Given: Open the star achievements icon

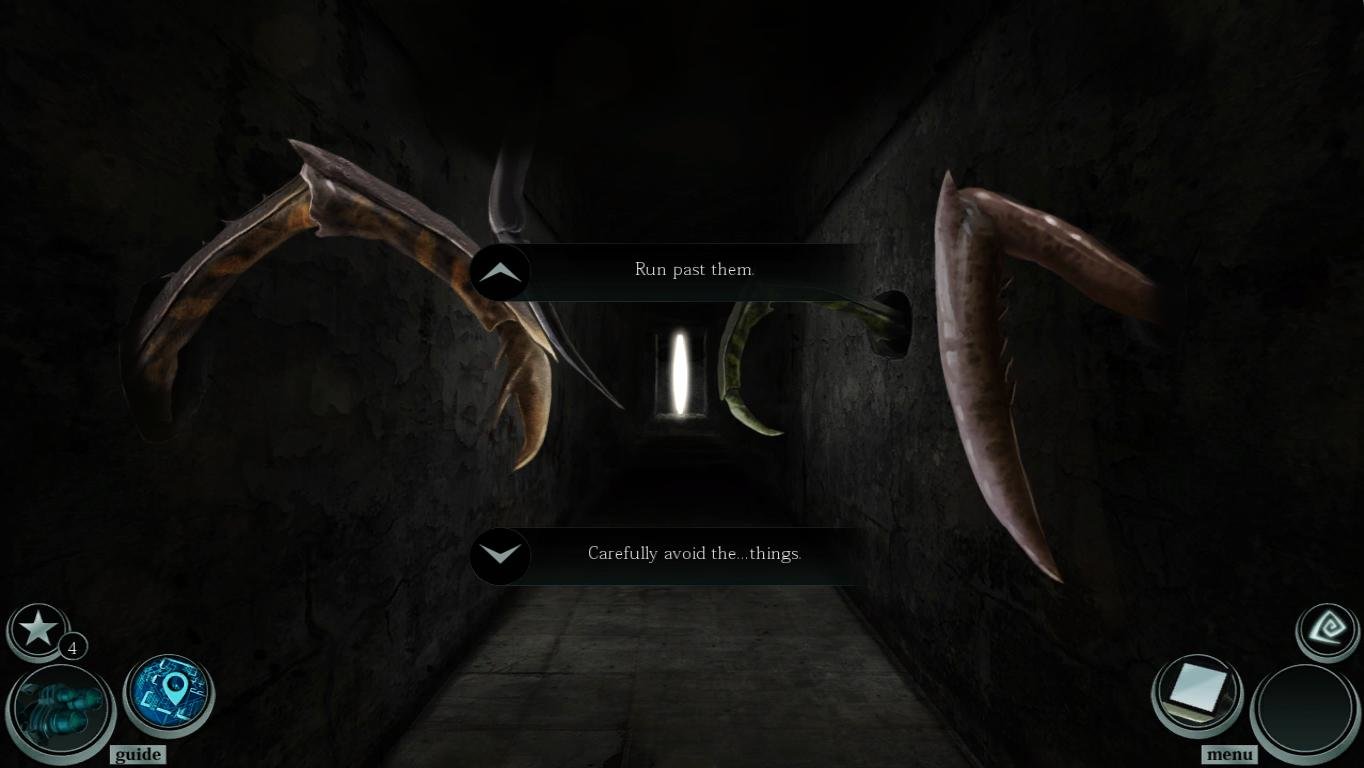Looking at the screenshot, I should 39,630.
